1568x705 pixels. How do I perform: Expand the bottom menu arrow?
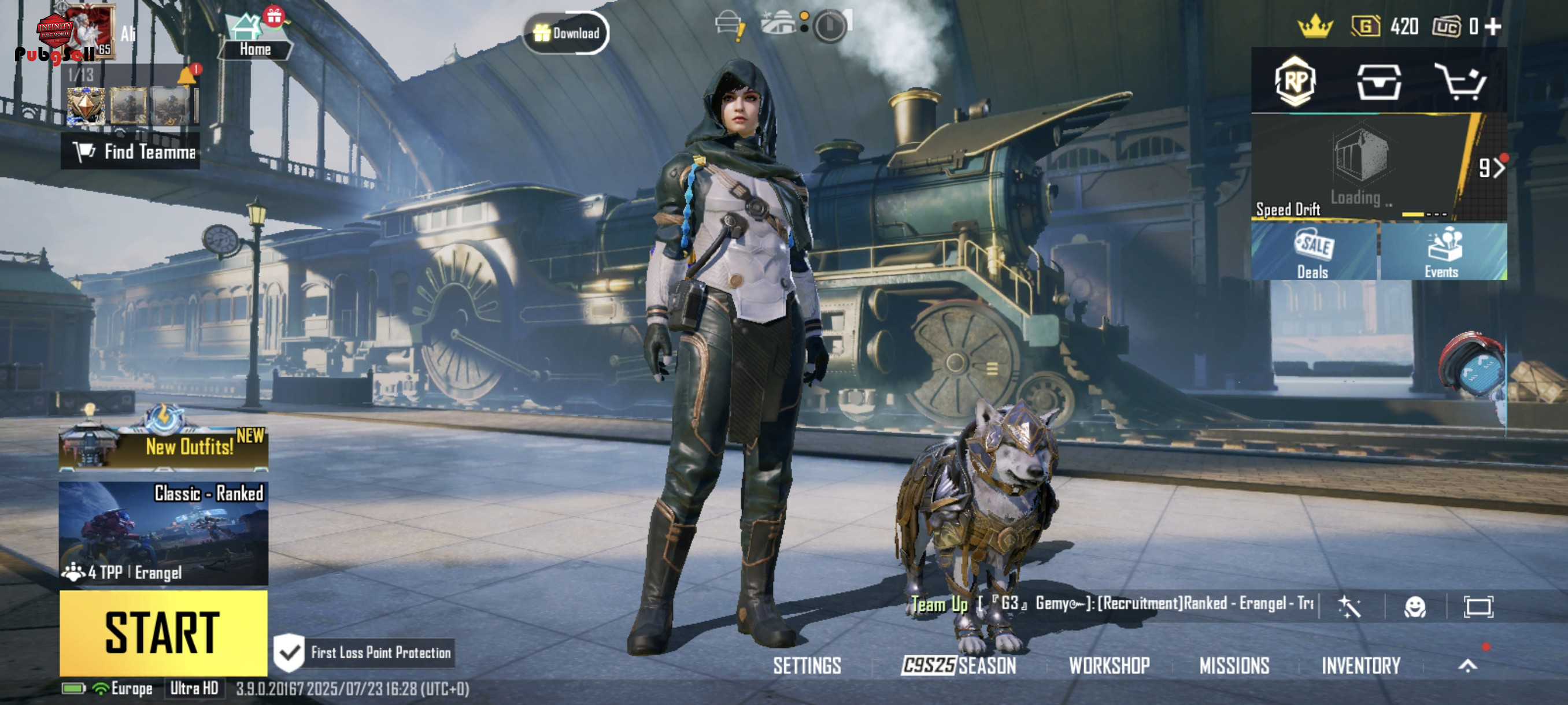point(1467,666)
